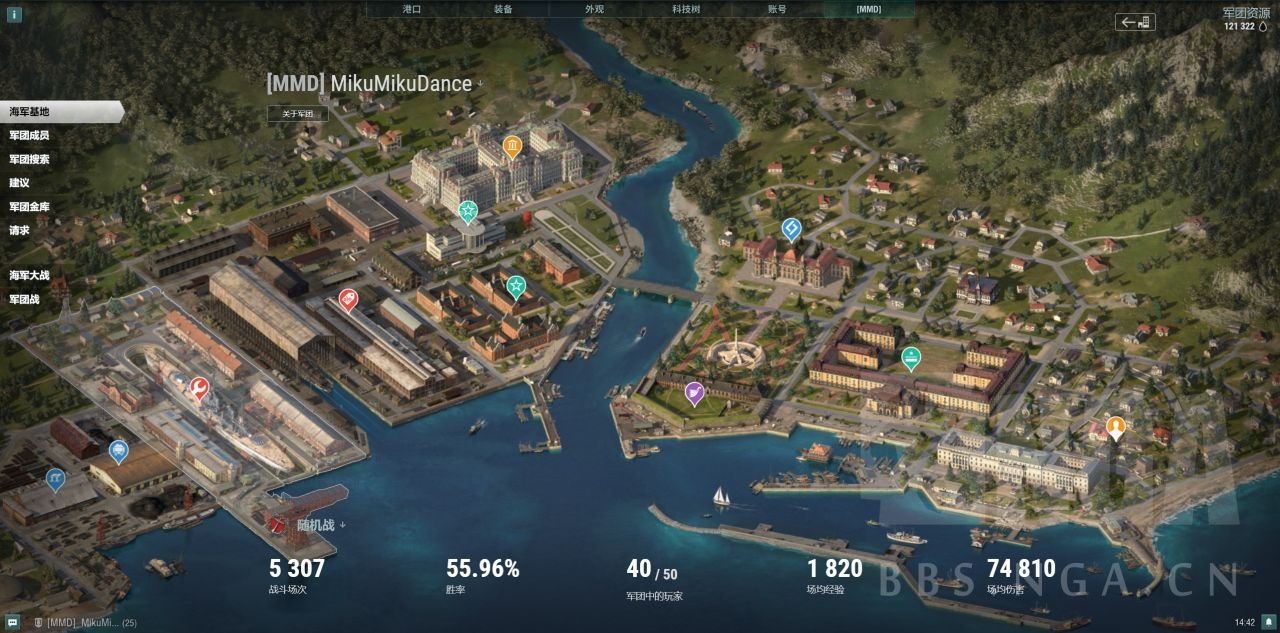Select the 外观 tab

[x=594, y=9]
